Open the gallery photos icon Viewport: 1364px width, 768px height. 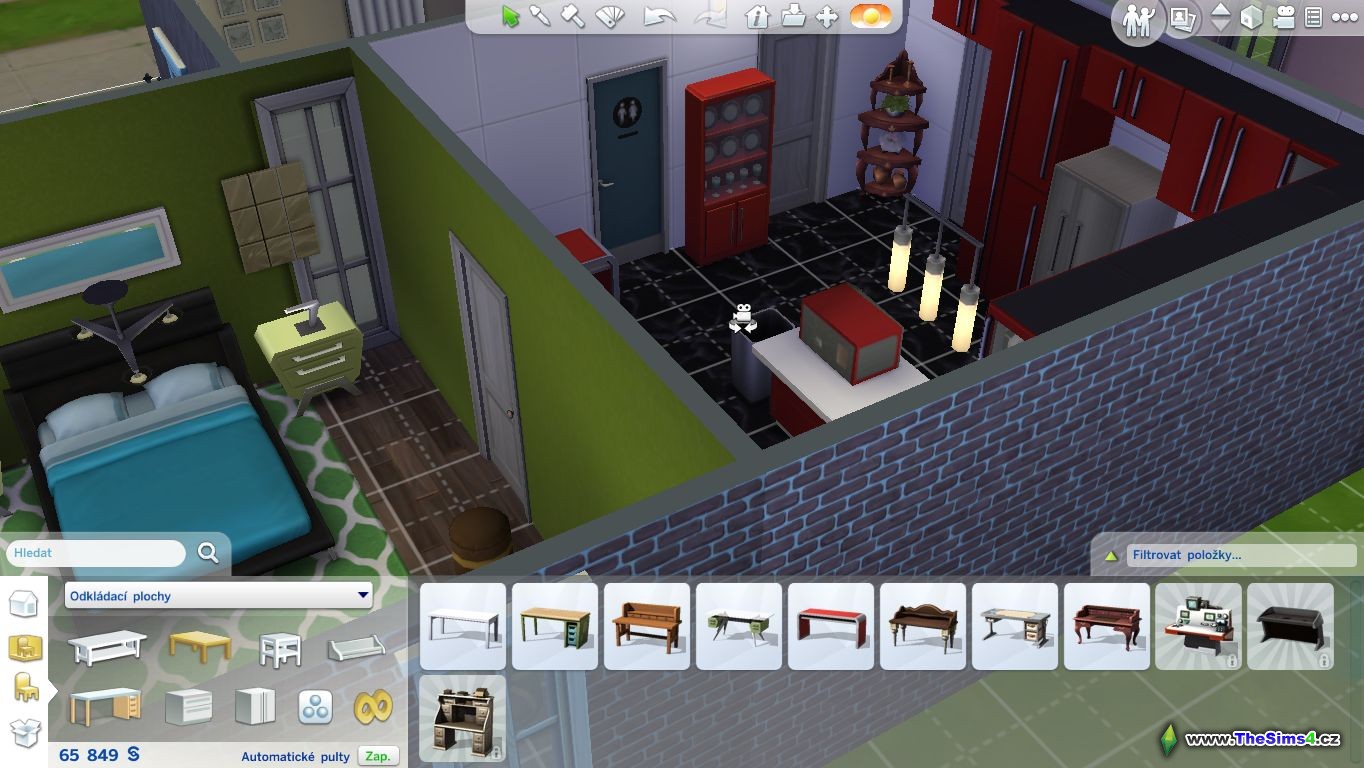(1184, 19)
